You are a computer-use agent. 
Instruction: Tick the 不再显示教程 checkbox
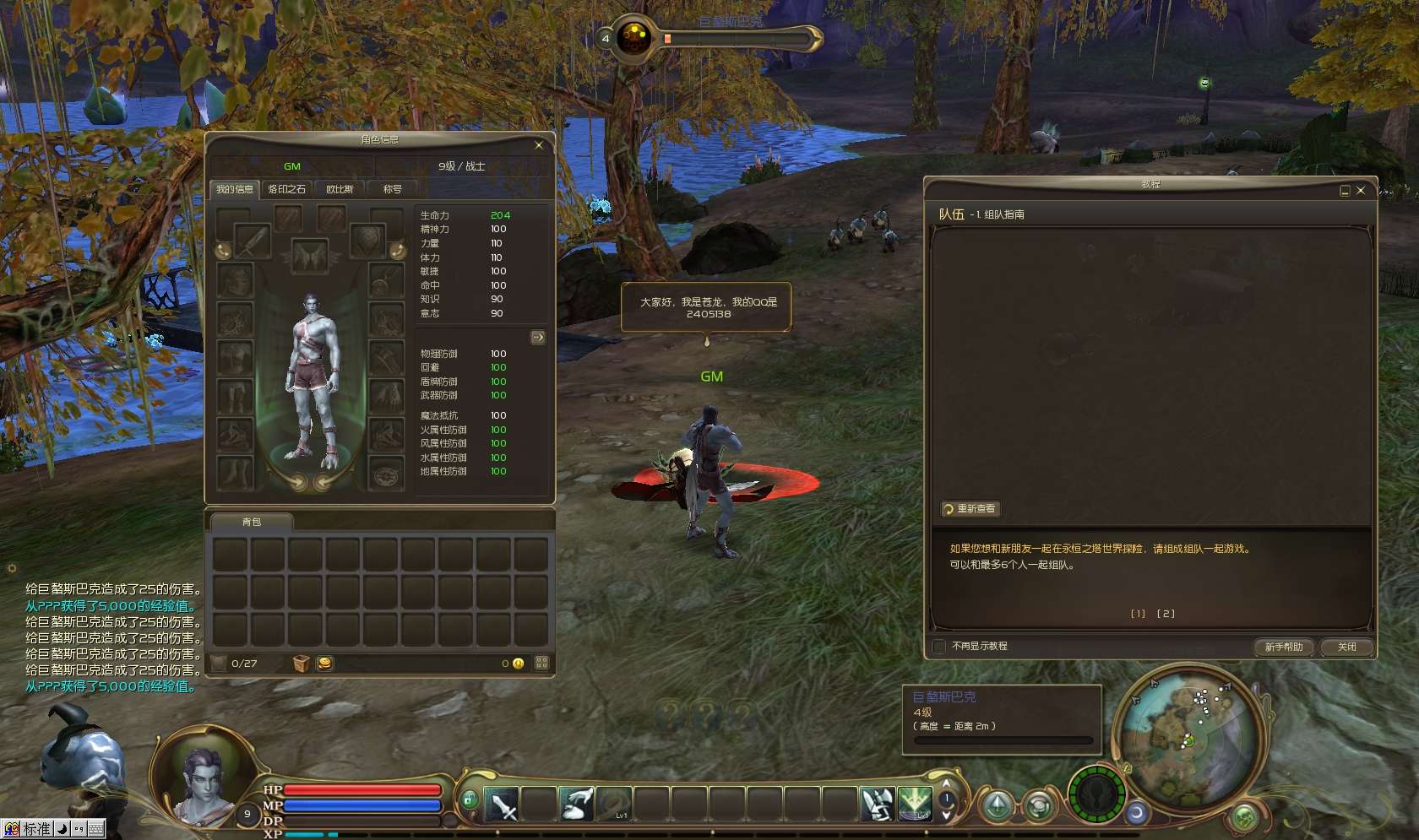[x=939, y=647]
